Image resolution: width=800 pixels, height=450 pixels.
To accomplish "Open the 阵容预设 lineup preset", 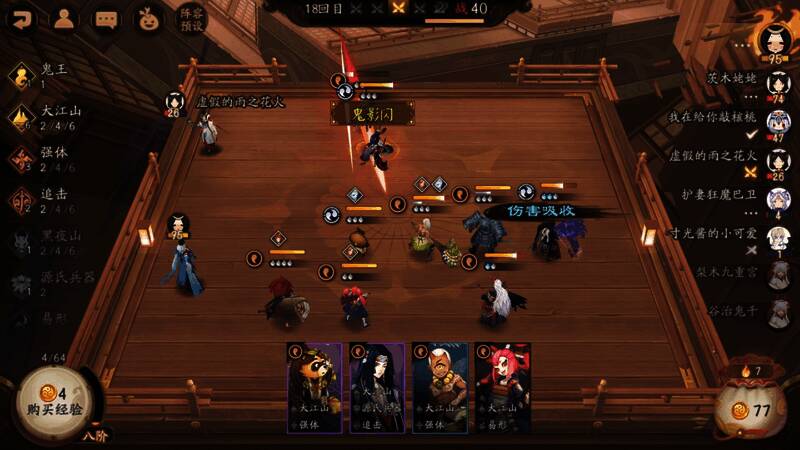I will click(190, 20).
